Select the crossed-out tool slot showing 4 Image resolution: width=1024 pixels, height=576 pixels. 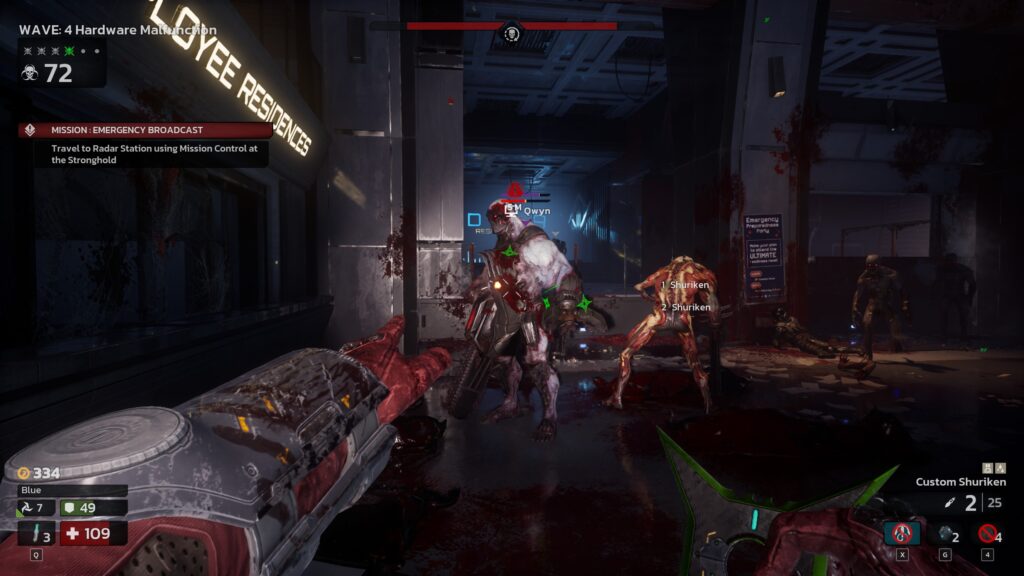[989, 533]
